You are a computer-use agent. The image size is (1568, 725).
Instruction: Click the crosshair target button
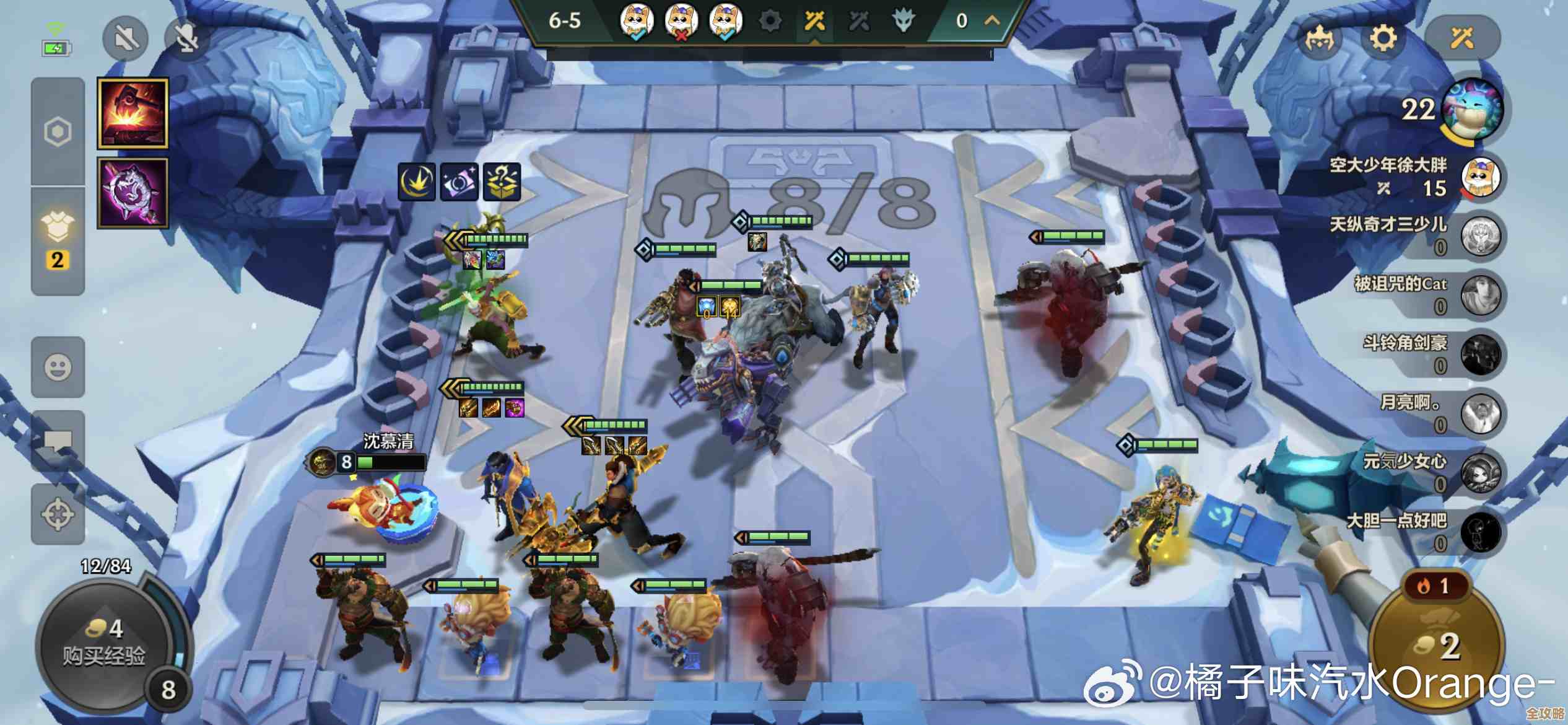click(58, 514)
